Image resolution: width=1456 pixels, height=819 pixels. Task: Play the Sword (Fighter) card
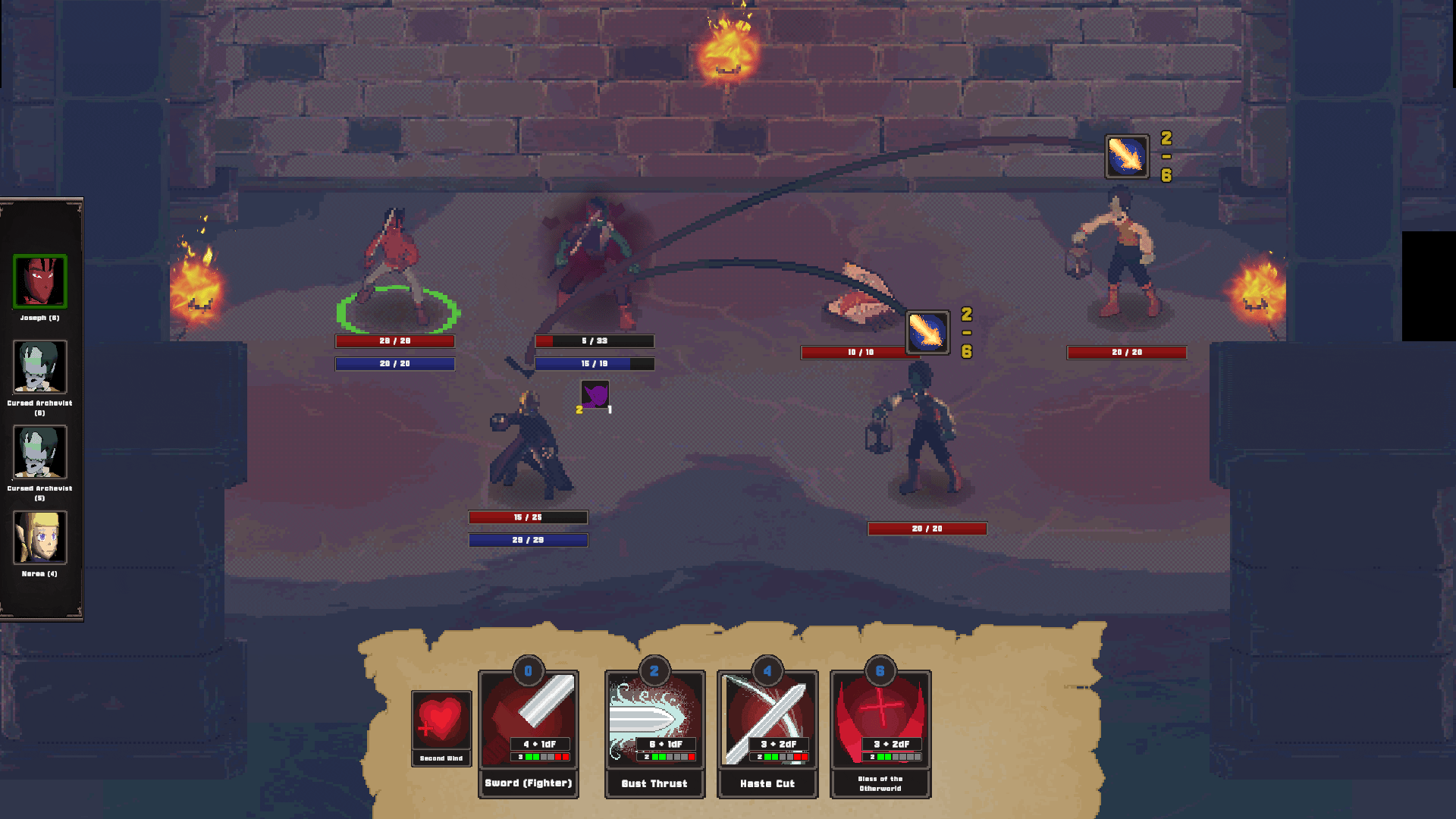pos(528,733)
